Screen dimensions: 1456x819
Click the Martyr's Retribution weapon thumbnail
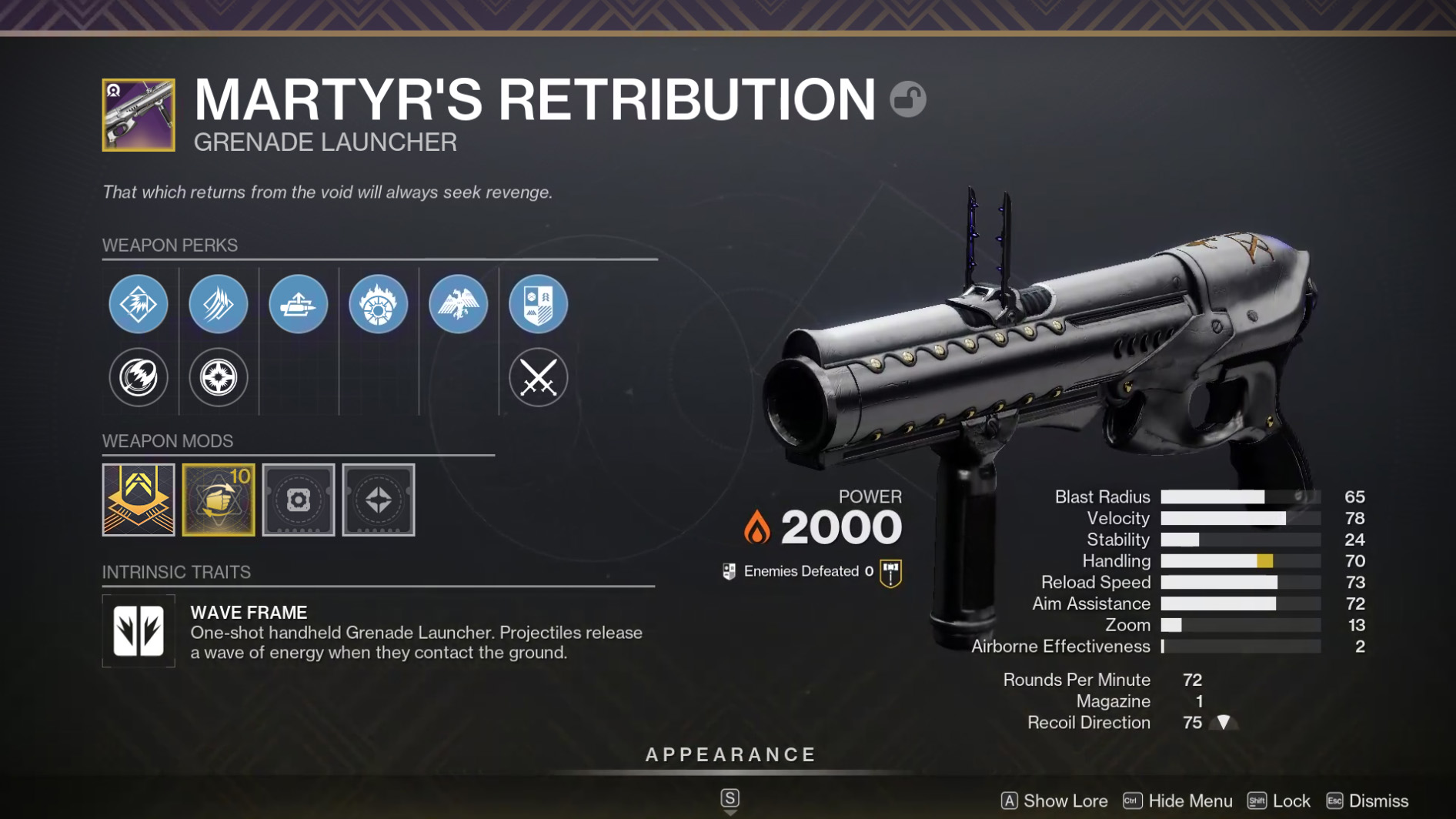pyautogui.click(x=139, y=115)
